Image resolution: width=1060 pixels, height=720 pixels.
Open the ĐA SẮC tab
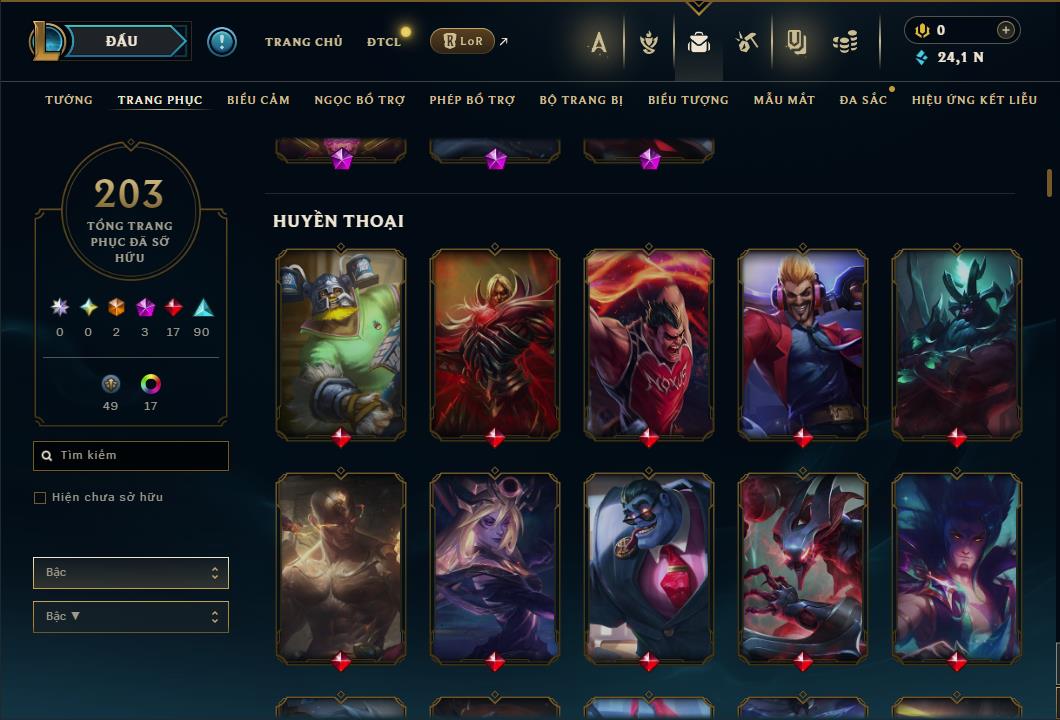click(863, 100)
